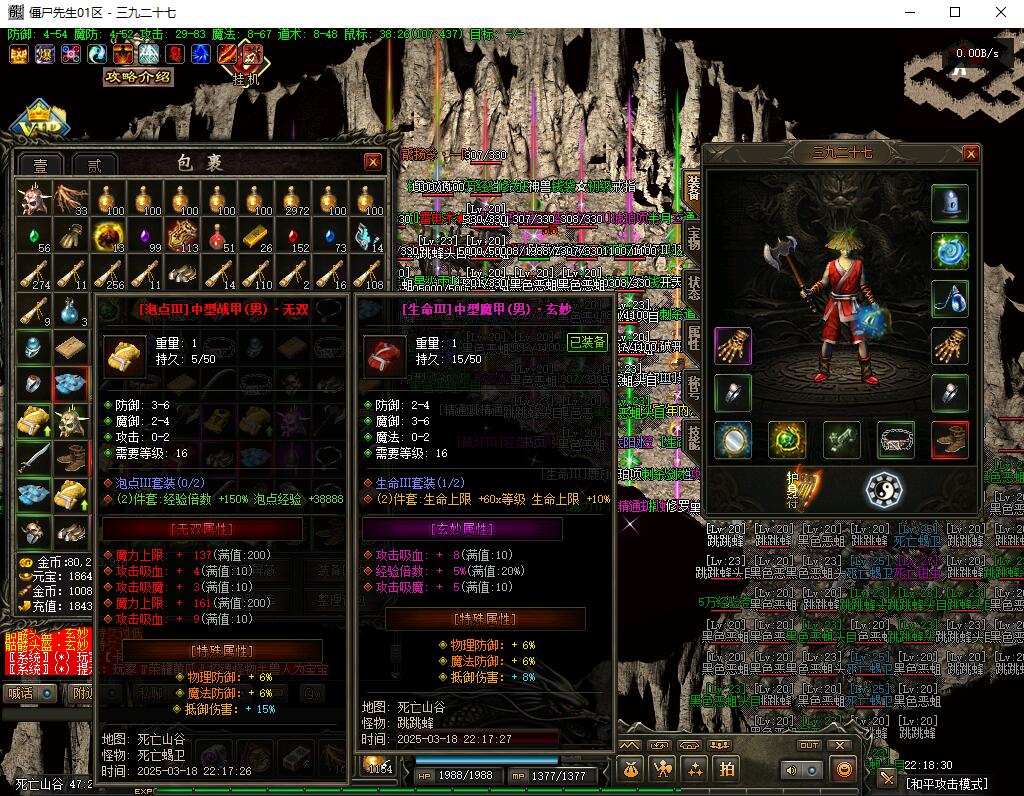
Task: Click the yin-yang bagua icon
Action: coord(883,490)
